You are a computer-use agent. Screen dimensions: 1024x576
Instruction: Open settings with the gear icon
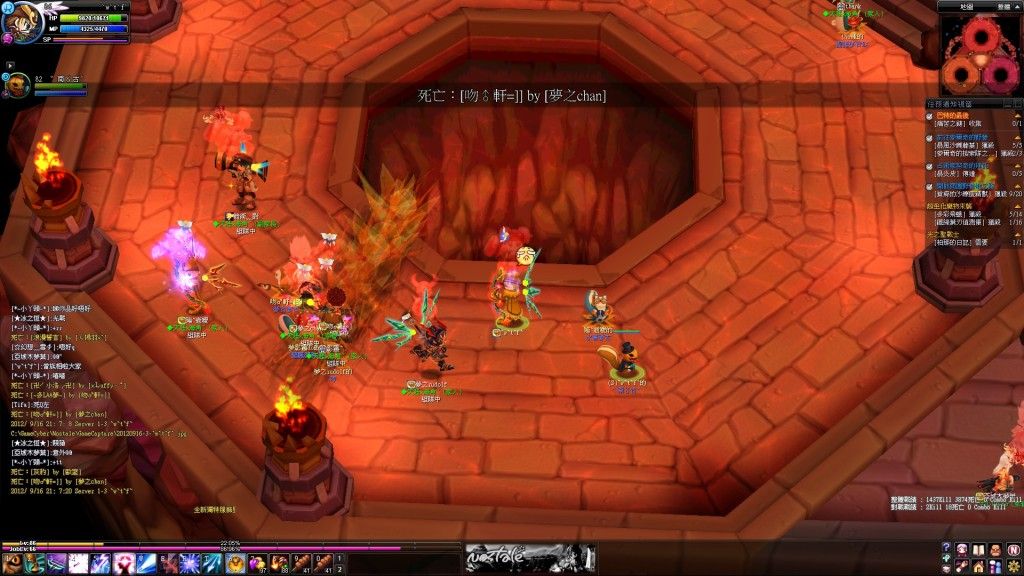(1013, 565)
